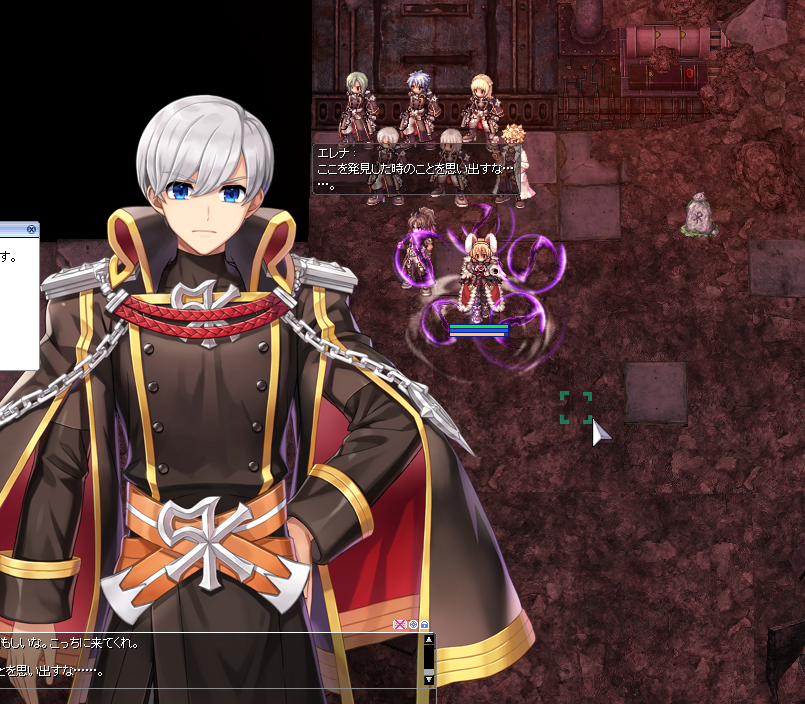Toggle the chat window lock icon

425,625
